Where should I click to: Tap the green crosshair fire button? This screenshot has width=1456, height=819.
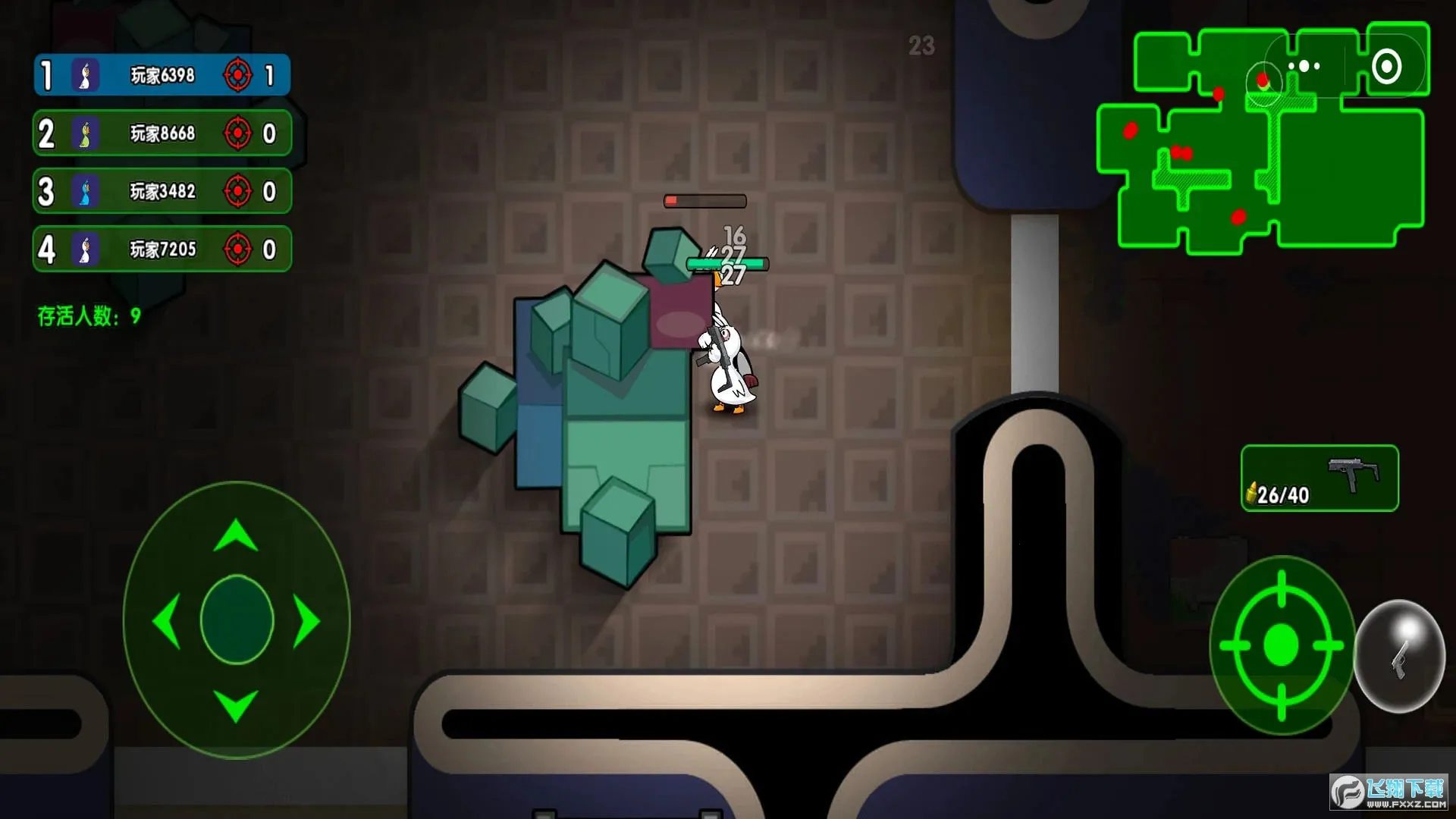click(1282, 645)
